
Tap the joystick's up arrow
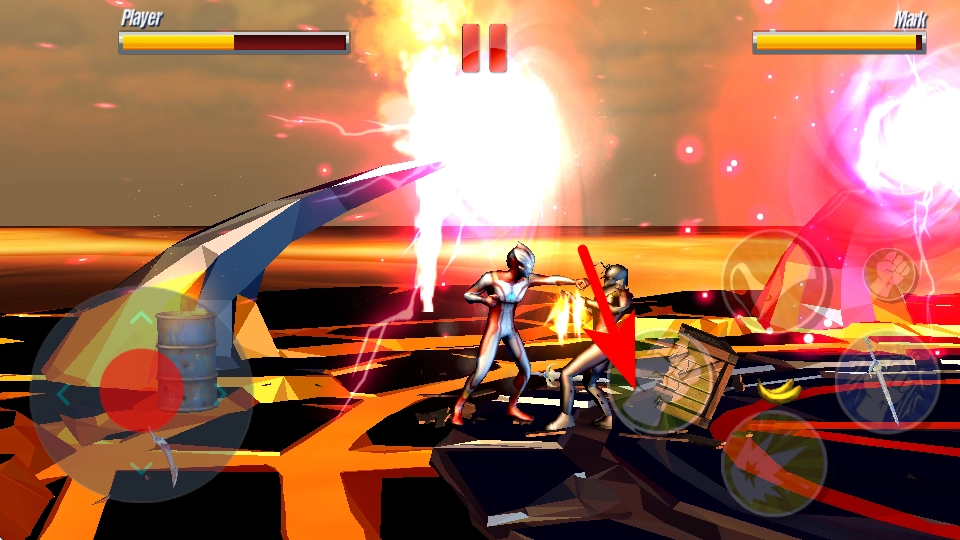tap(142, 319)
